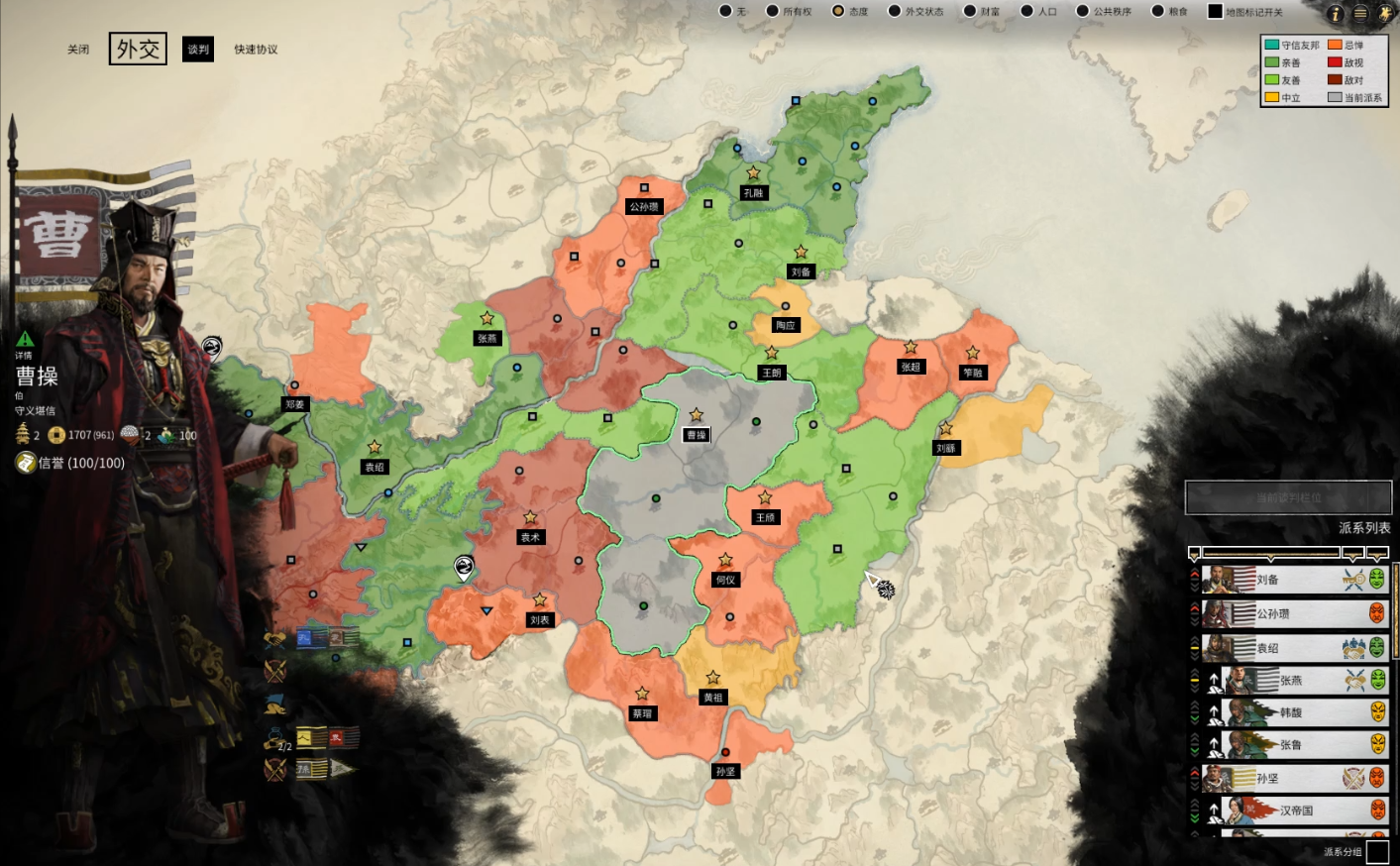Click the long sort bar above the faction list
The width and height of the screenshot is (1400, 866).
1271,553
